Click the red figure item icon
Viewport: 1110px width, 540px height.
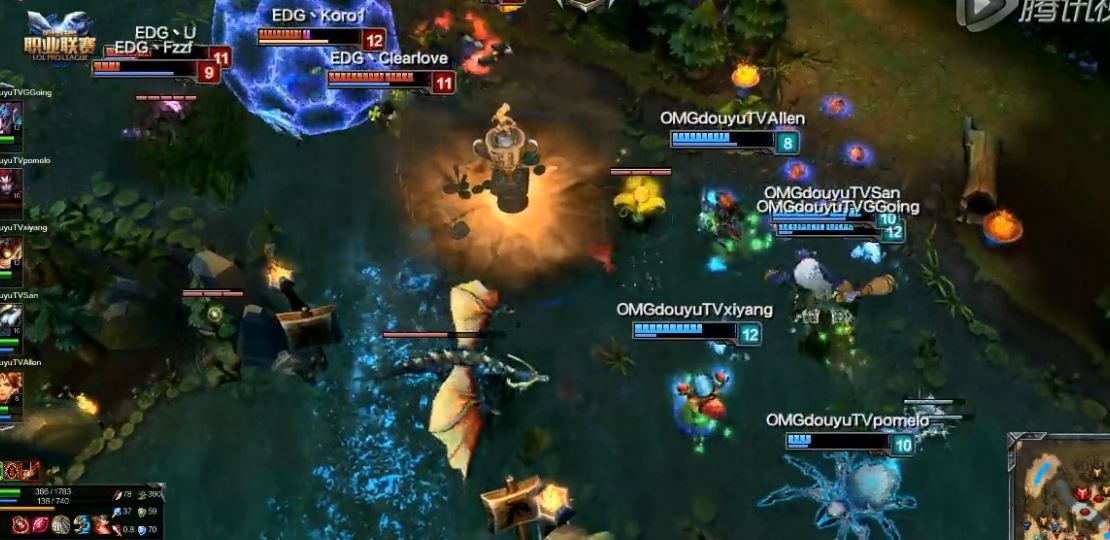pos(101,524)
